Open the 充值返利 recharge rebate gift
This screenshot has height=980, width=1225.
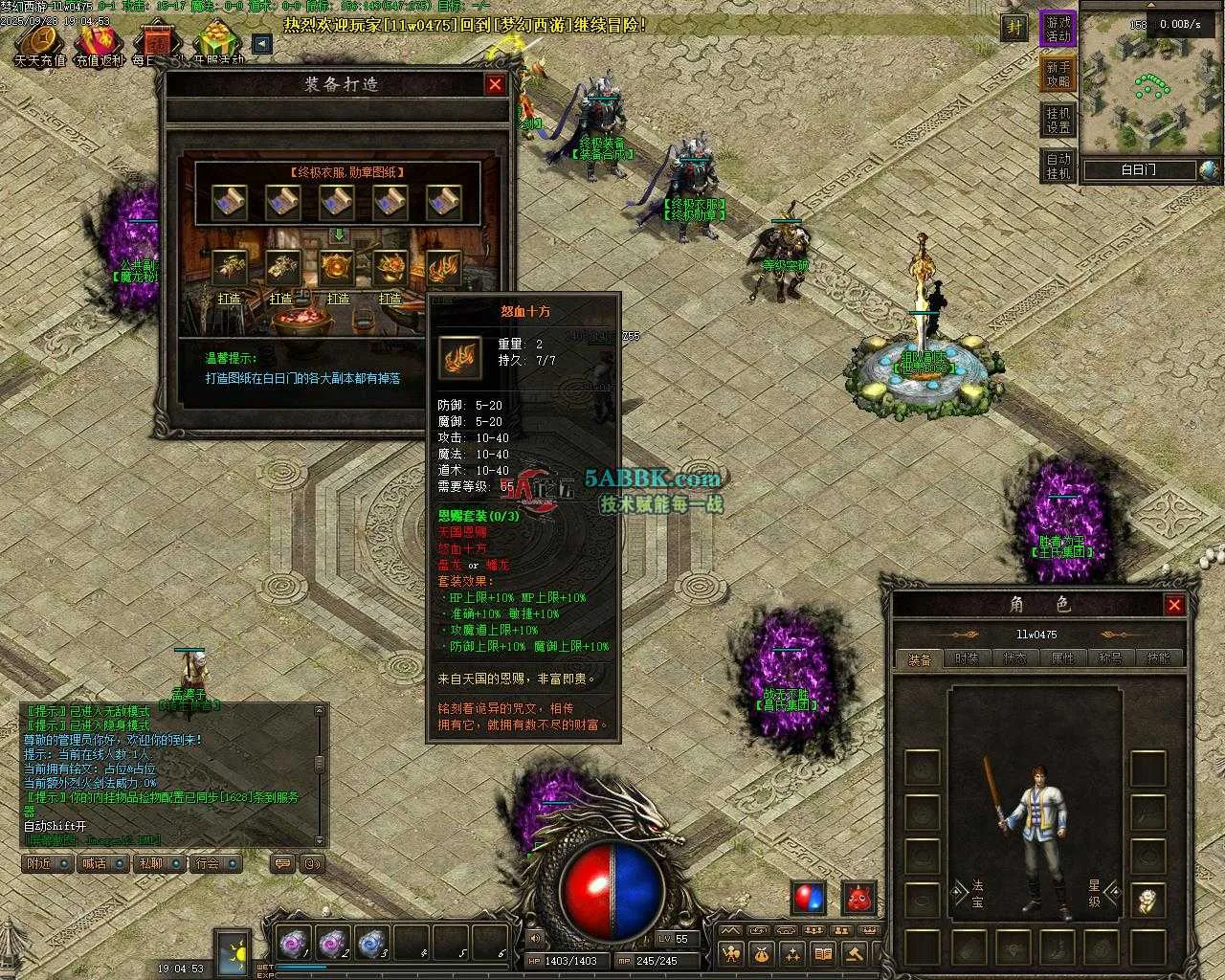coord(100,42)
